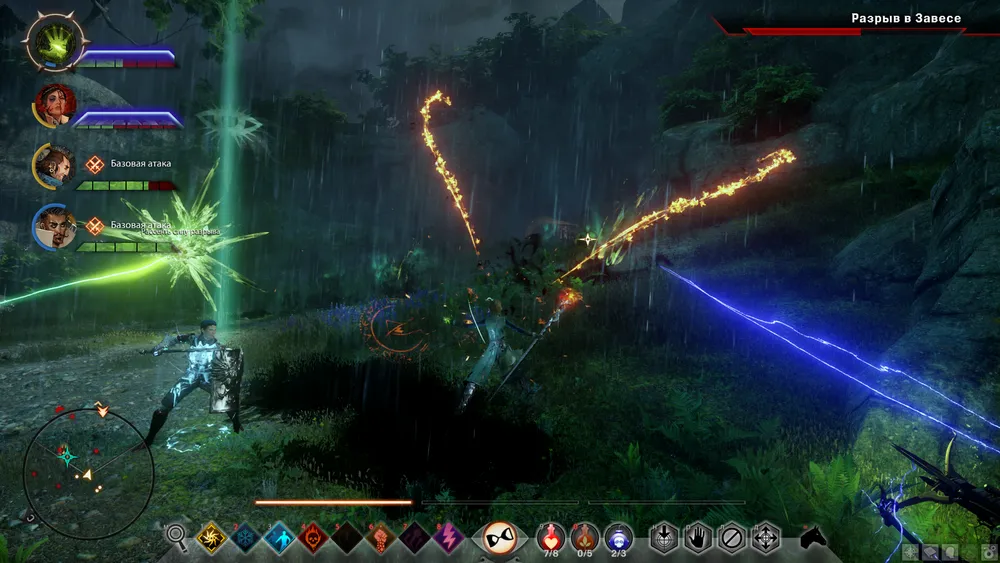The width and height of the screenshot is (1000, 563).
Task: Order party with the four-arrows move command
Action: point(766,538)
